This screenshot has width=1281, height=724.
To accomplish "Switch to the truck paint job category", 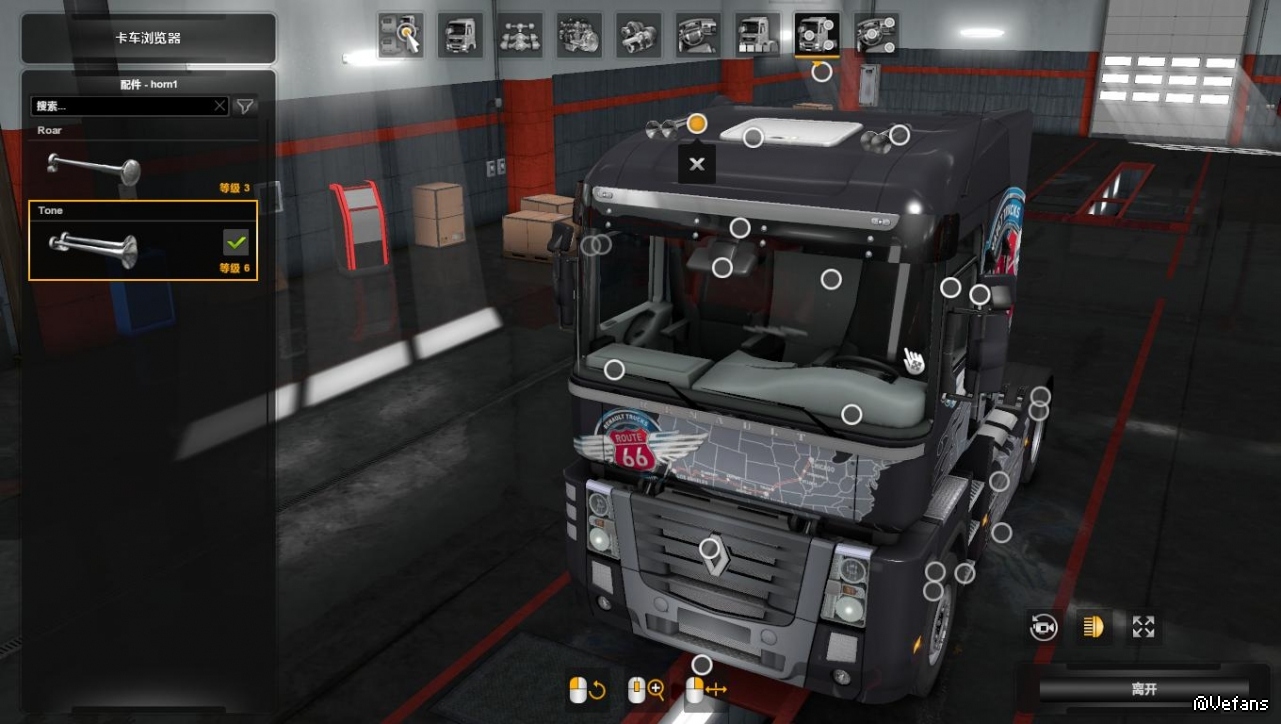I will (x=757, y=35).
